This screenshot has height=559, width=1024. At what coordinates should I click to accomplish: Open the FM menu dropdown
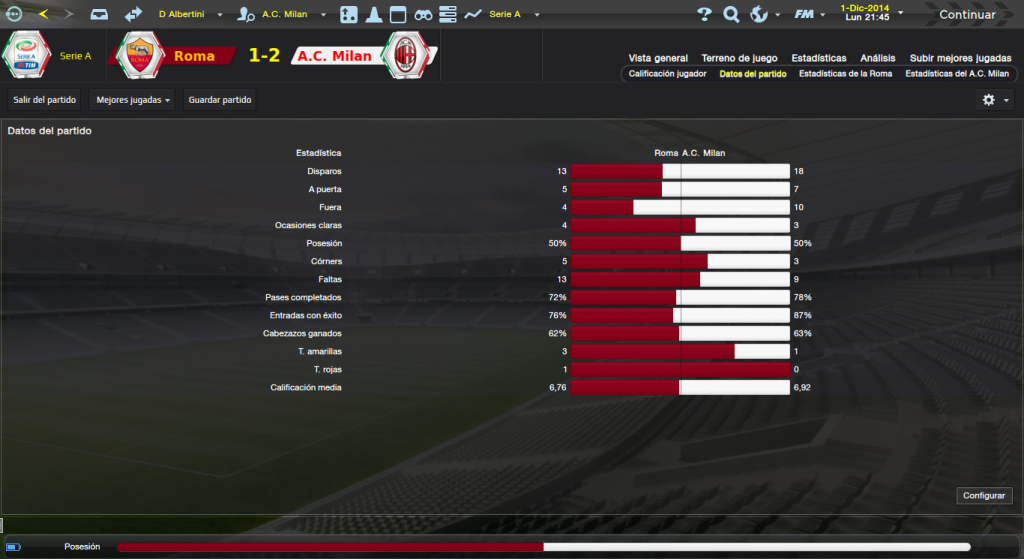pos(810,15)
